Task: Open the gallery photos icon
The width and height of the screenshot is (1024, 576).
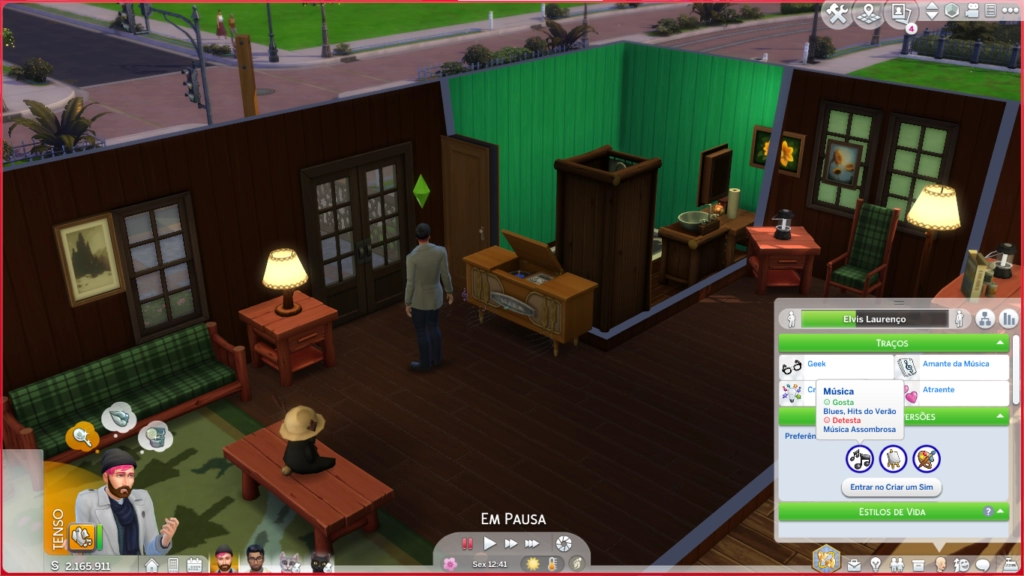Action: pos(901,13)
